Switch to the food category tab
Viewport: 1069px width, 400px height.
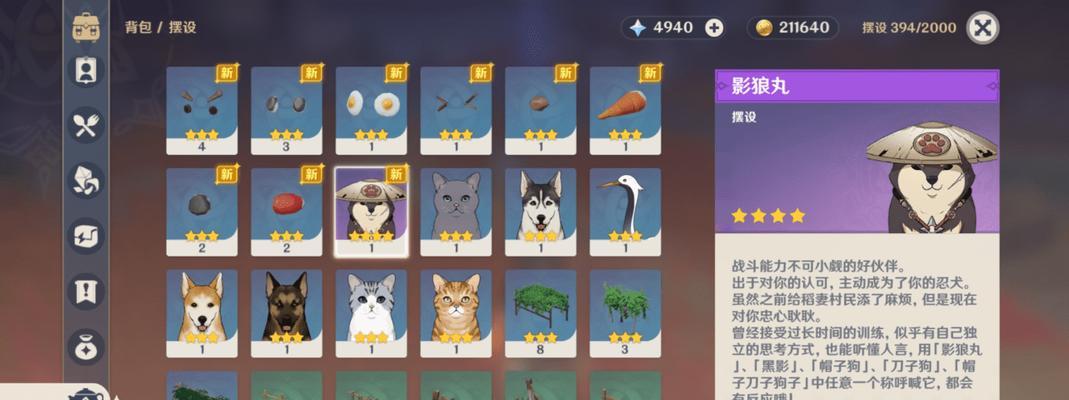pos(85,125)
